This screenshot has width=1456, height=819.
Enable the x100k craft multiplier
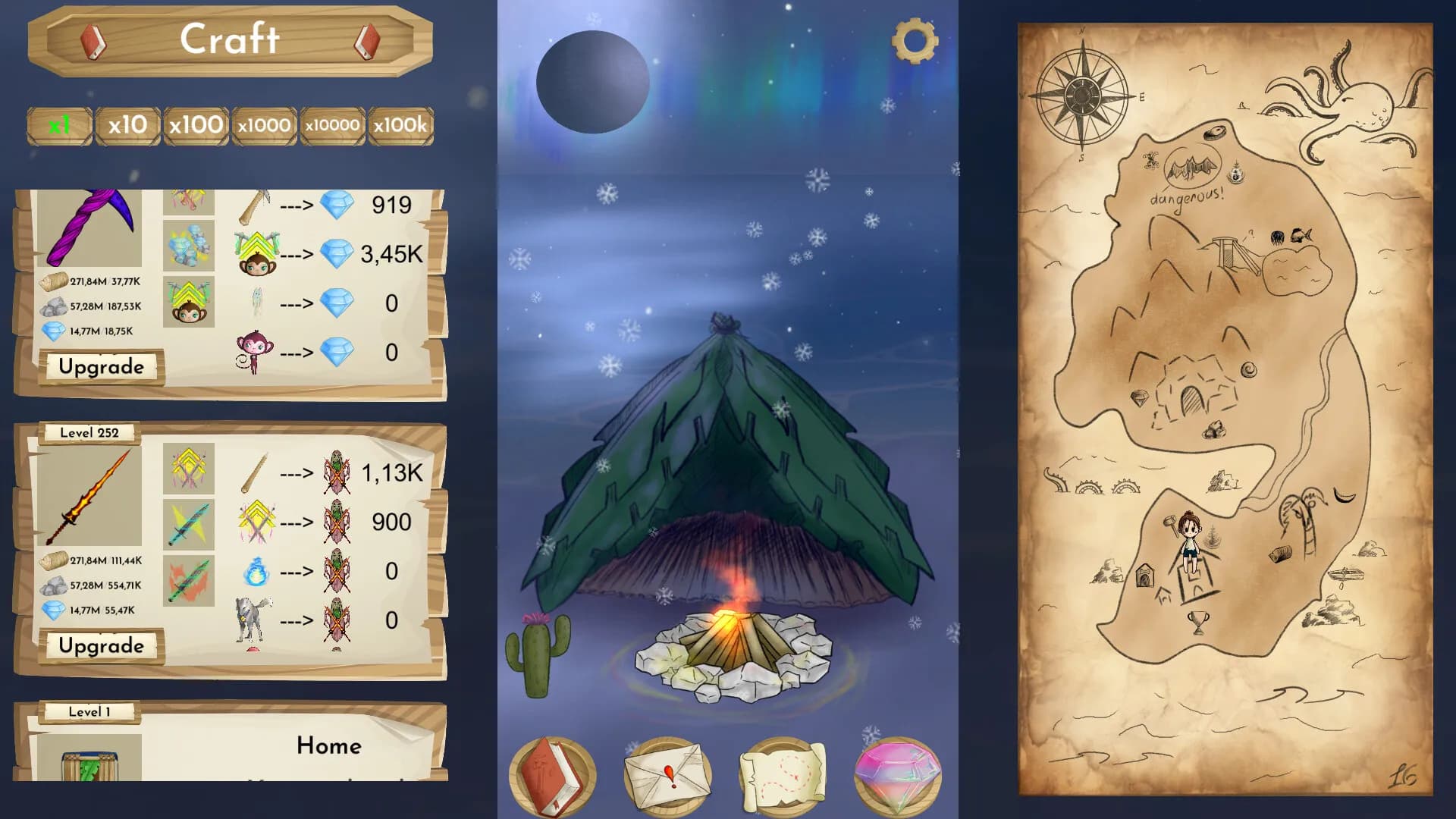click(x=400, y=125)
